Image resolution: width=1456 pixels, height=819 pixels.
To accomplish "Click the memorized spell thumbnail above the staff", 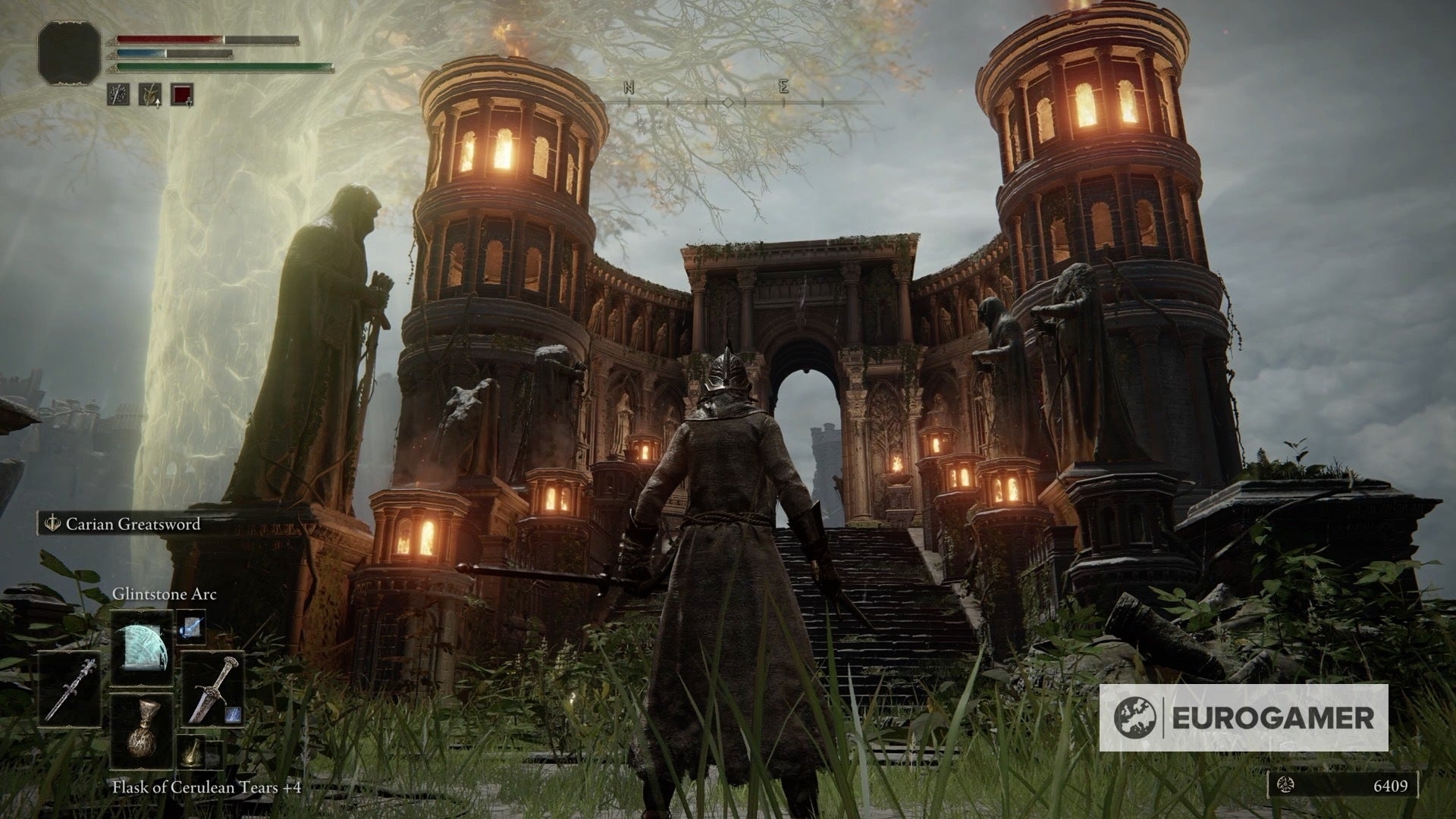I will [191, 627].
